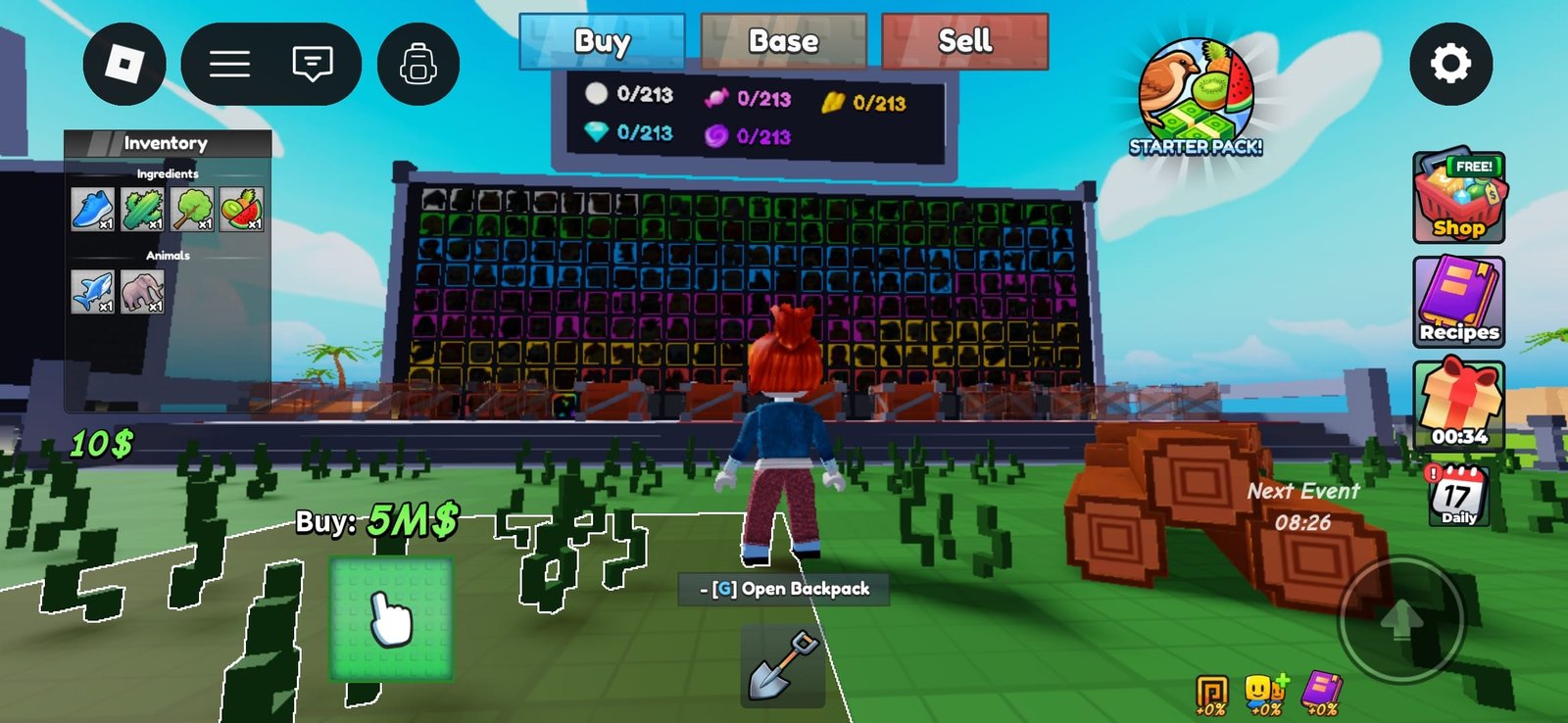The width and height of the screenshot is (1568, 723).
Task: Pick the elephant animal slot
Action: coord(142,291)
